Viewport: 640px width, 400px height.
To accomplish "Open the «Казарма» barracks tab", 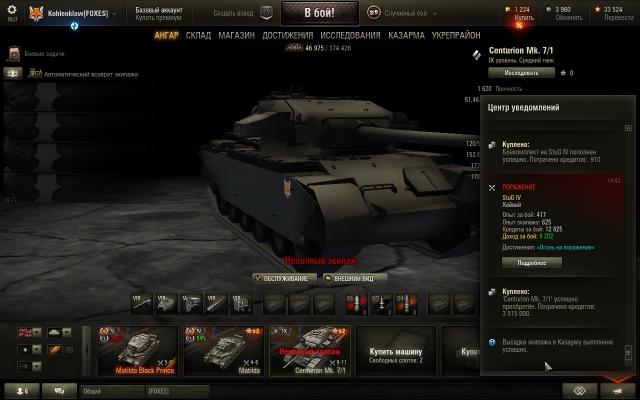I will tap(407, 35).
